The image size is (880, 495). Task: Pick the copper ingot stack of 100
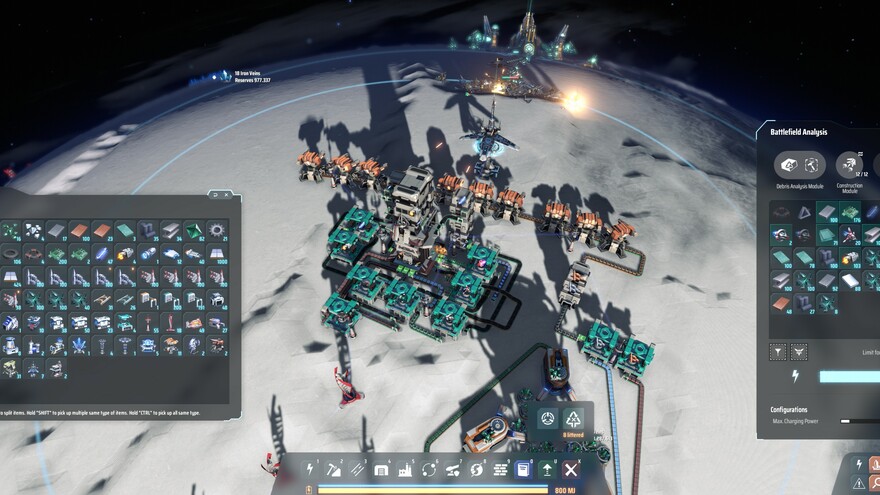point(78,231)
